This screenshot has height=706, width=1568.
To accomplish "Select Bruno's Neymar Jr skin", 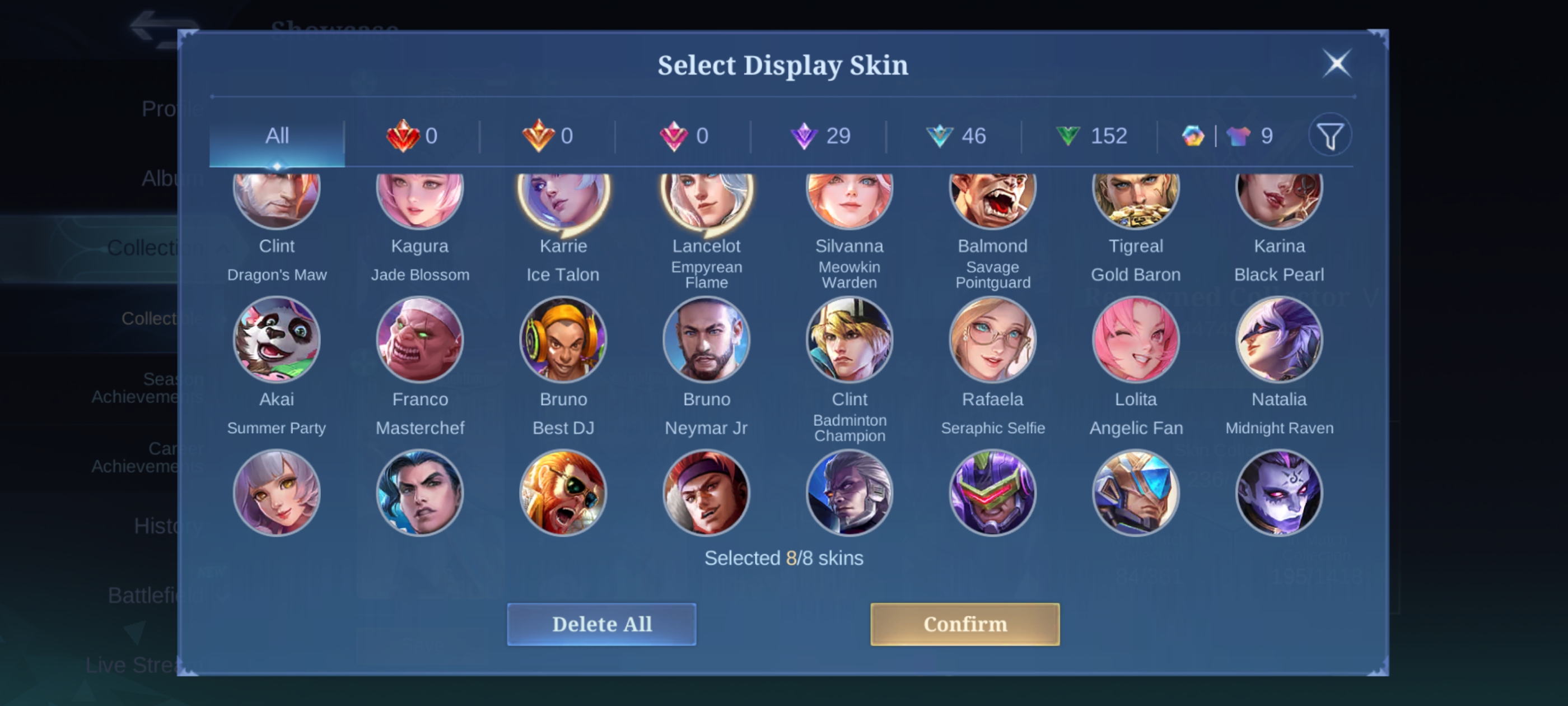I will pyautogui.click(x=706, y=340).
